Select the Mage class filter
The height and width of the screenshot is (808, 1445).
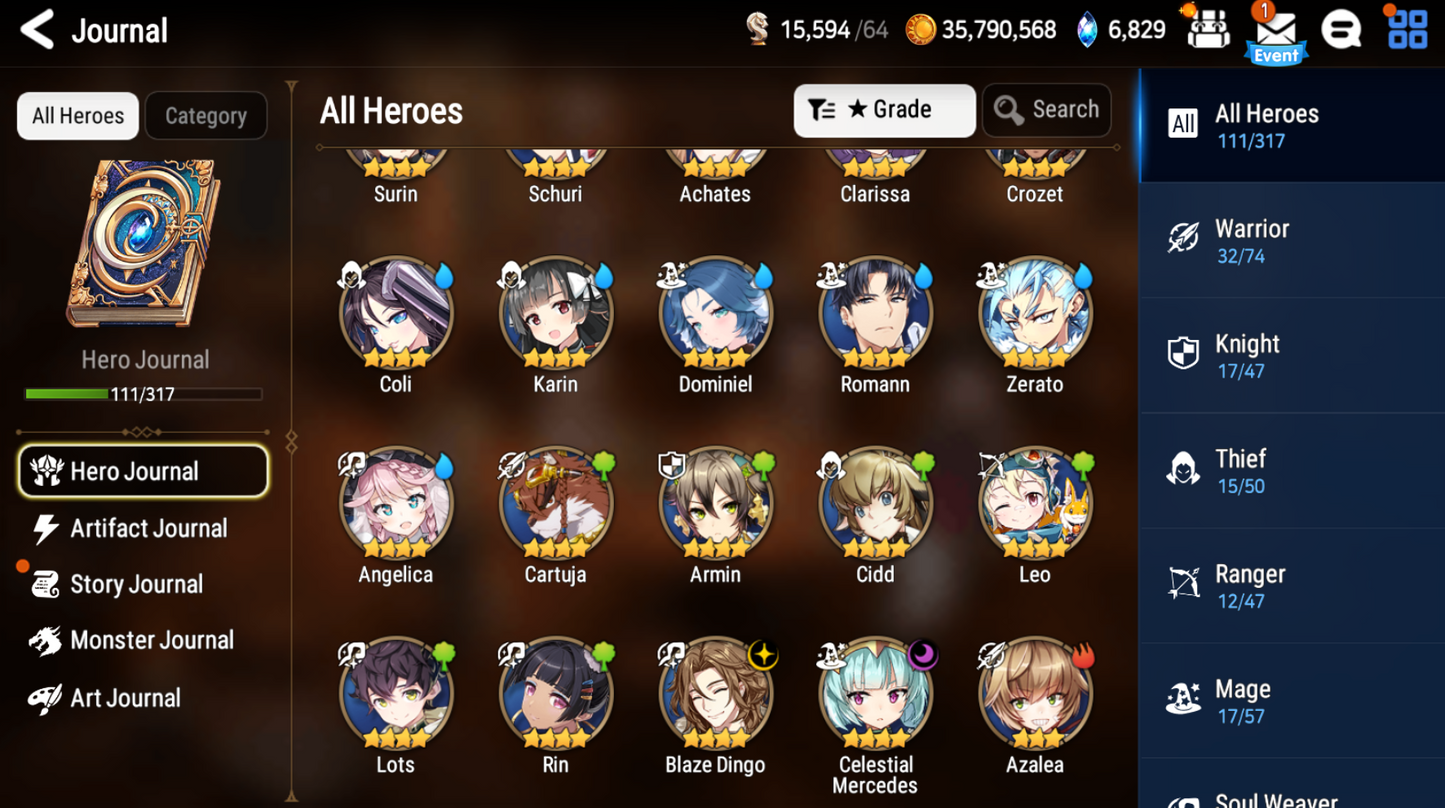(1291, 700)
